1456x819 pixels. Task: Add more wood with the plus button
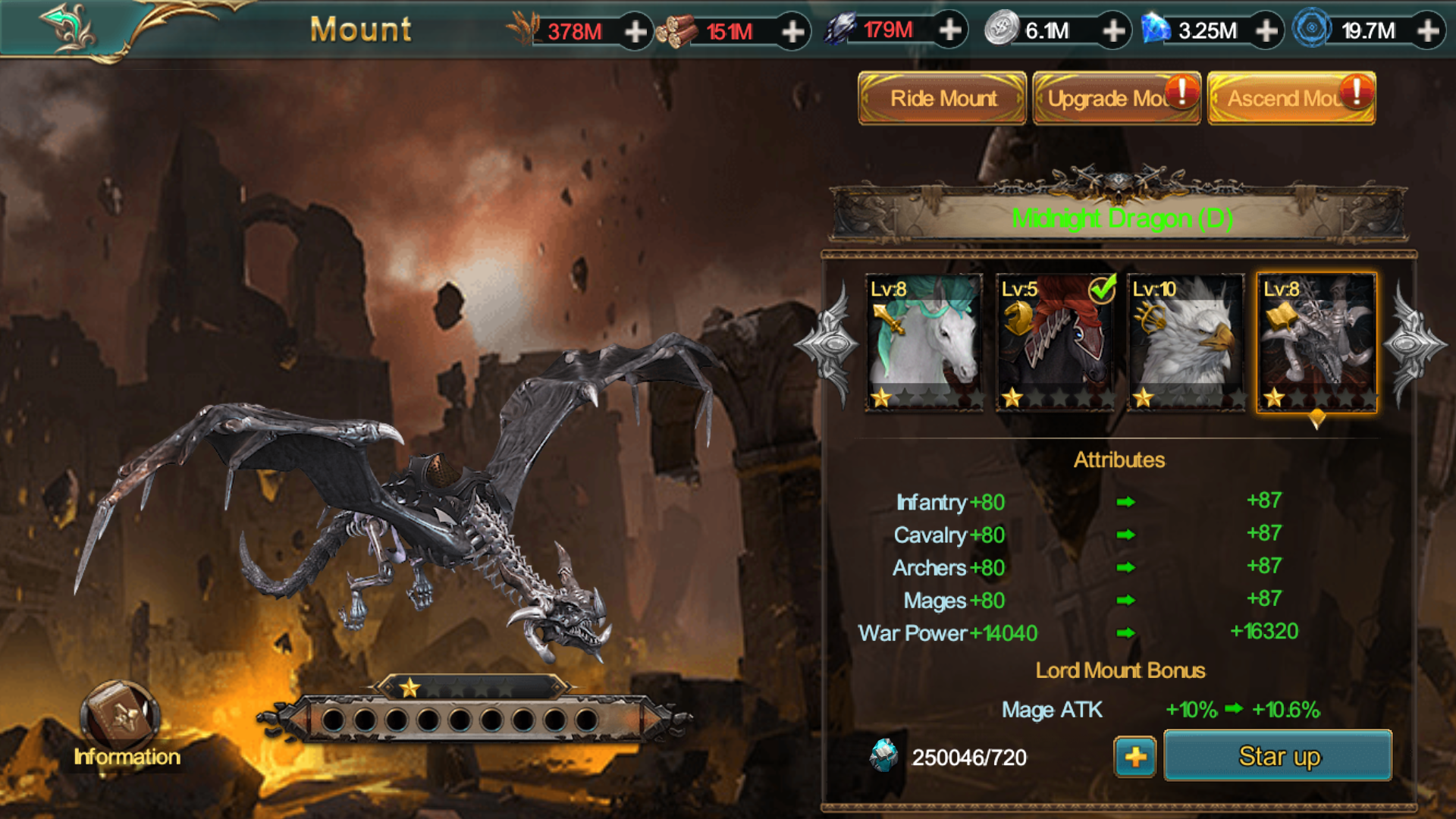[792, 32]
